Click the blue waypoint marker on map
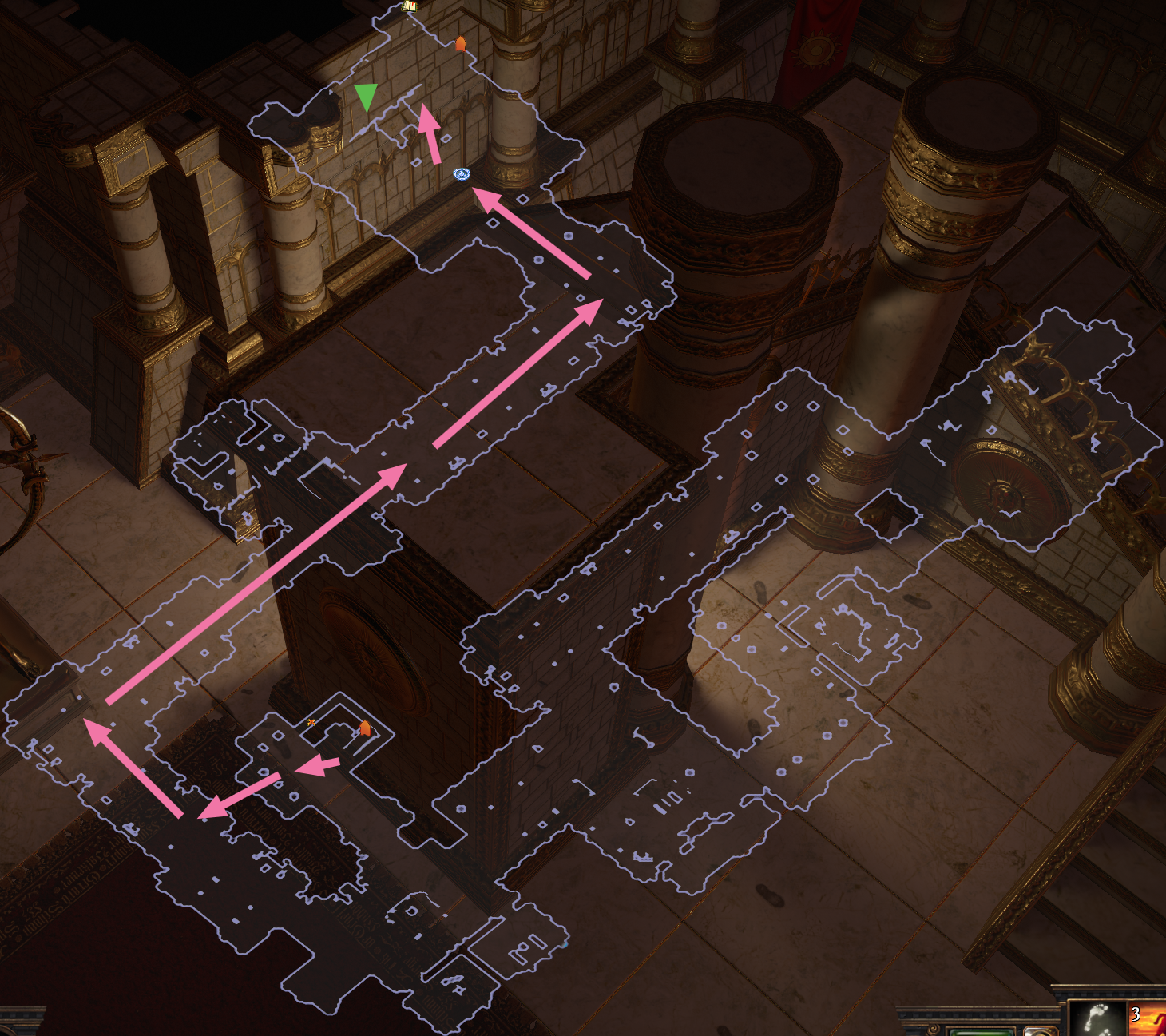This screenshot has width=1166, height=1036. click(462, 173)
